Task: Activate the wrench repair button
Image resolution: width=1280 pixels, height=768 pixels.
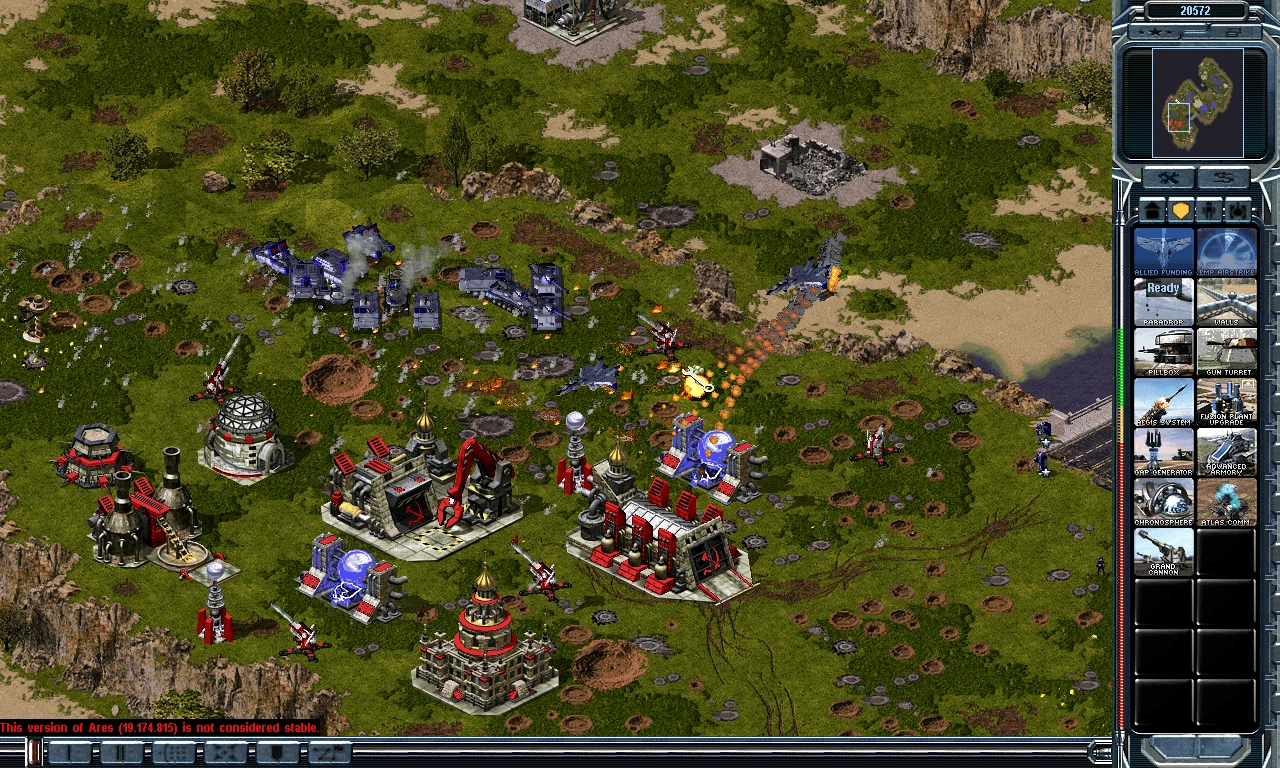Action: coord(1169,179)
